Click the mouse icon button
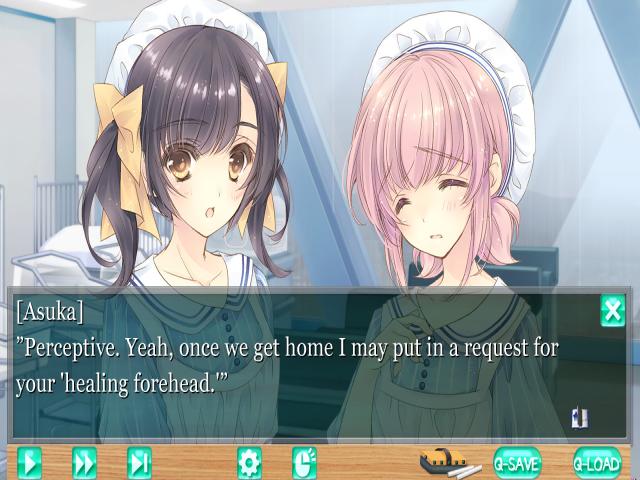 click(304, 462)
